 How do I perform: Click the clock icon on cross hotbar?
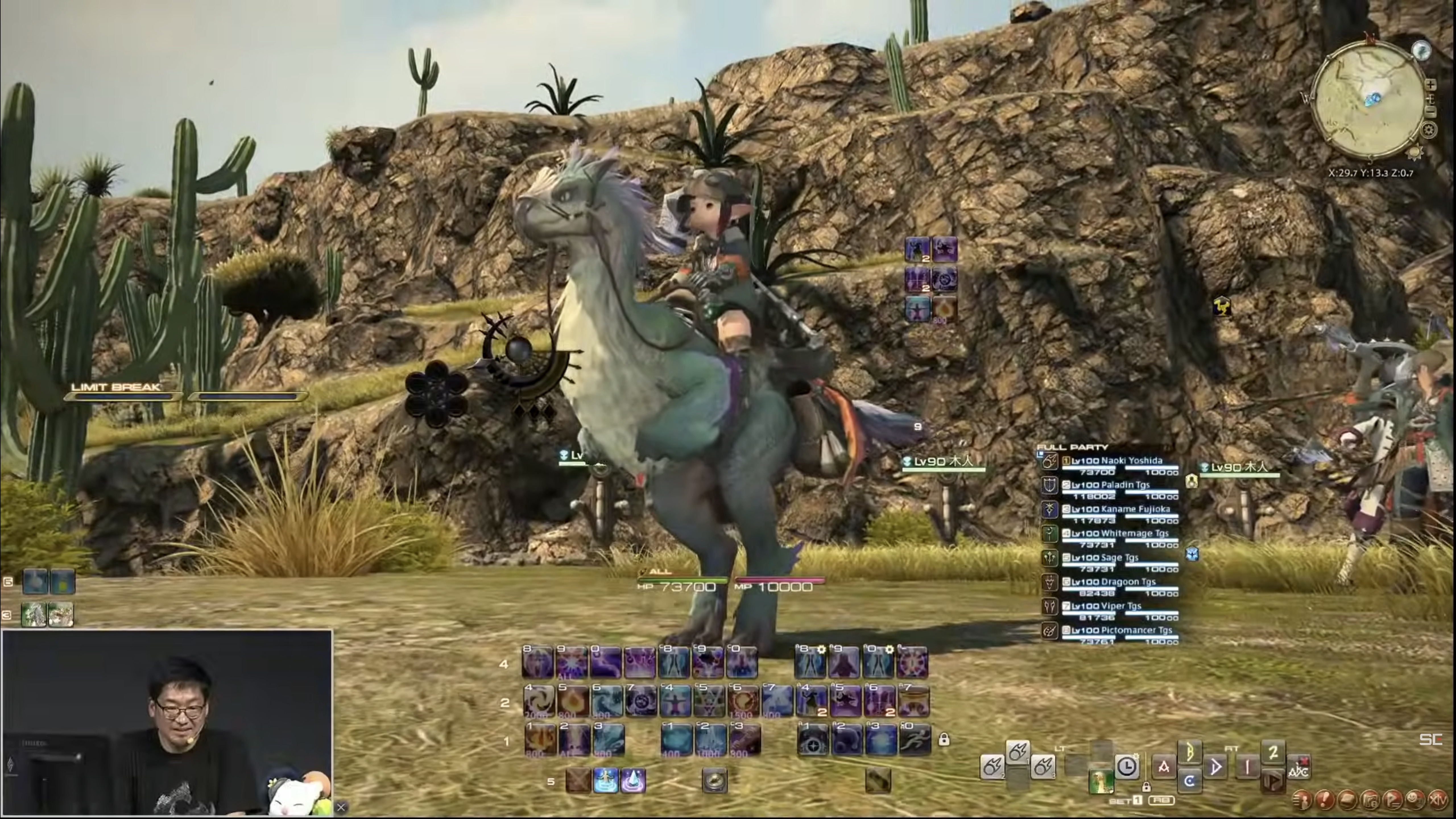[1126, 767]
